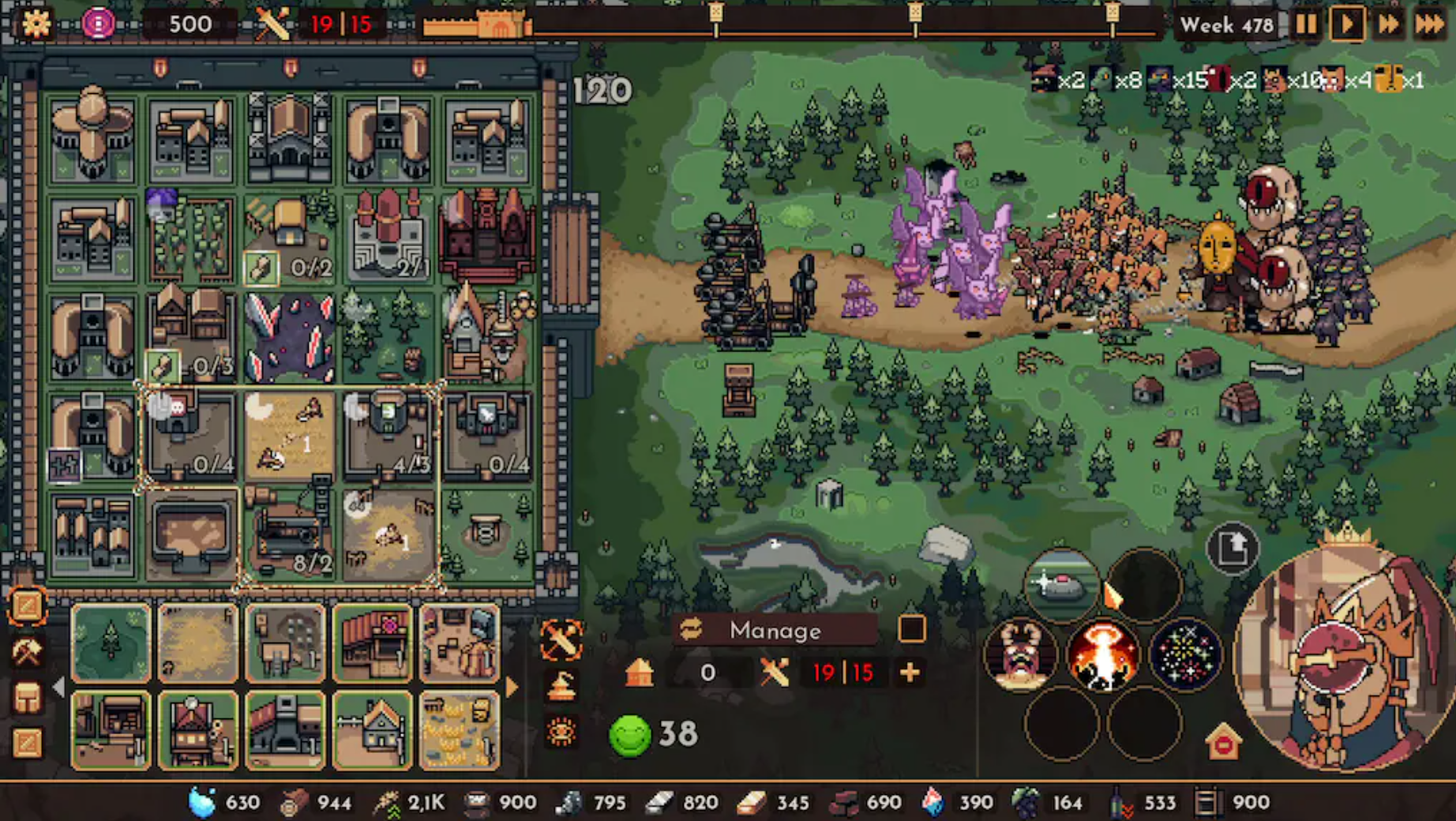The width and height of the screenshot is (1456, 821).
Task: Pause the game with the pause button
Action: (x=1305, y=24)
